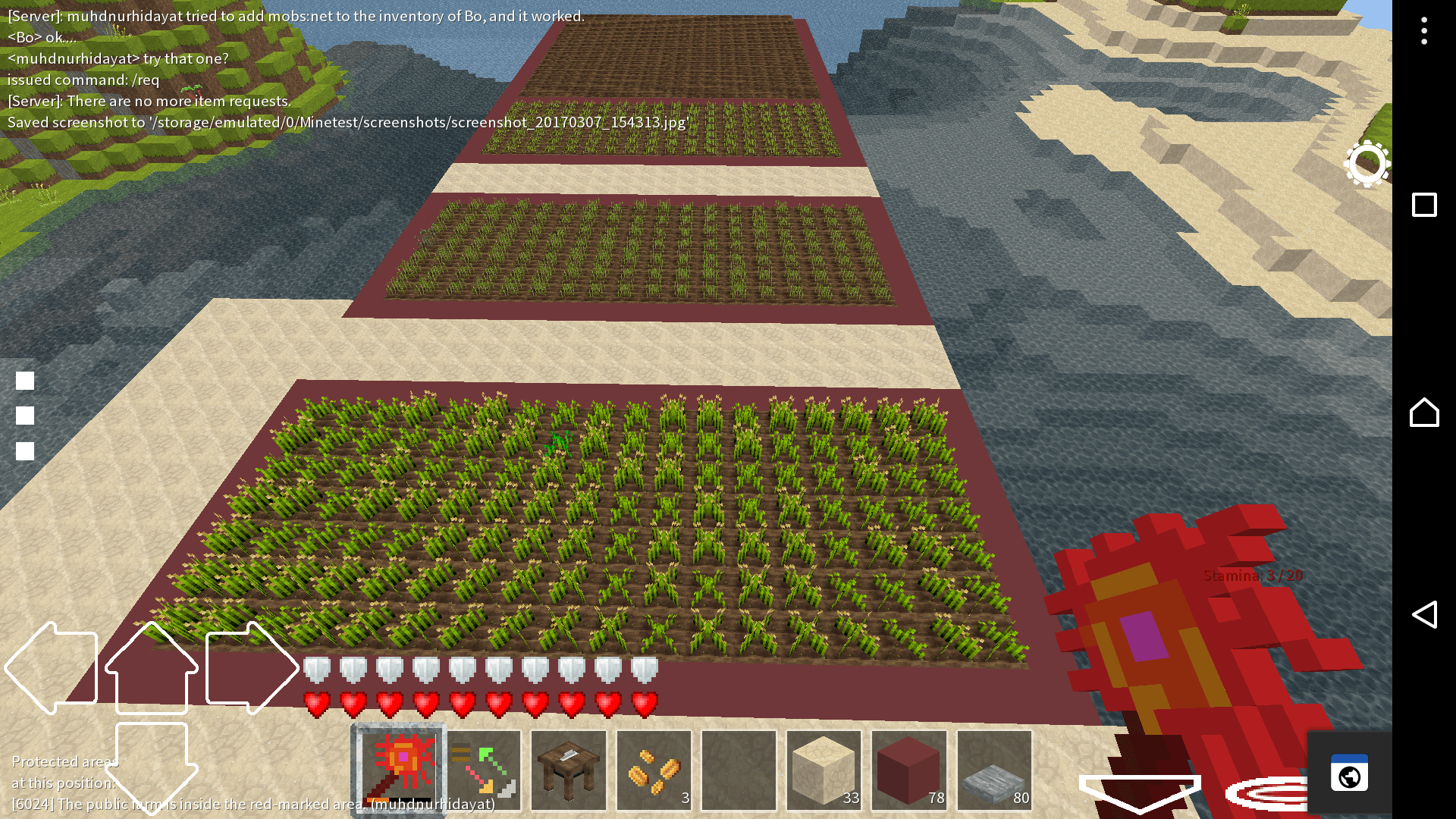Tap the middle white square toggle on the left
1456x819 pixels.
(26, 415)
